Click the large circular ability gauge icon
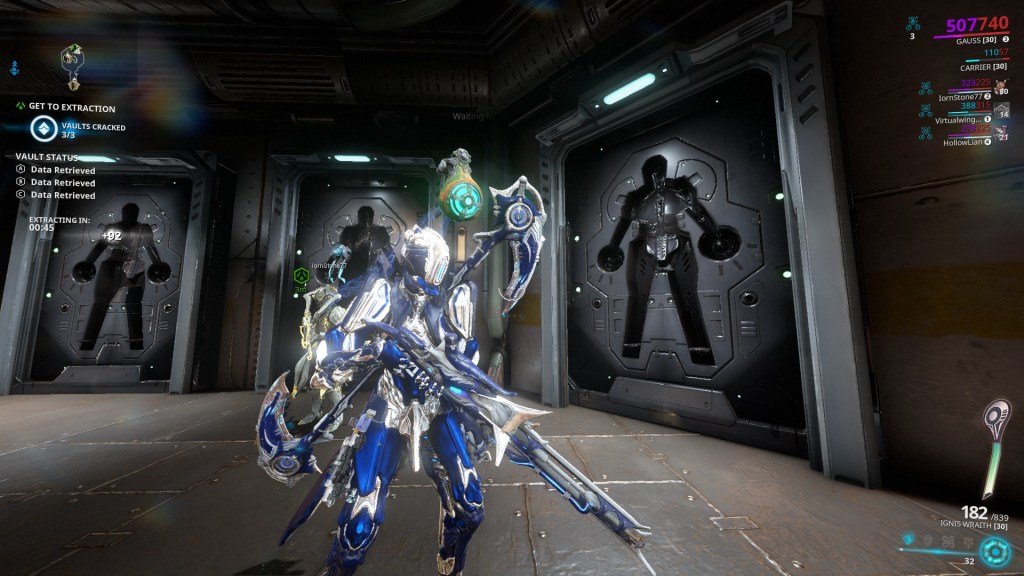The height and width of the screenshot is (576, 1024). [994, 551]
